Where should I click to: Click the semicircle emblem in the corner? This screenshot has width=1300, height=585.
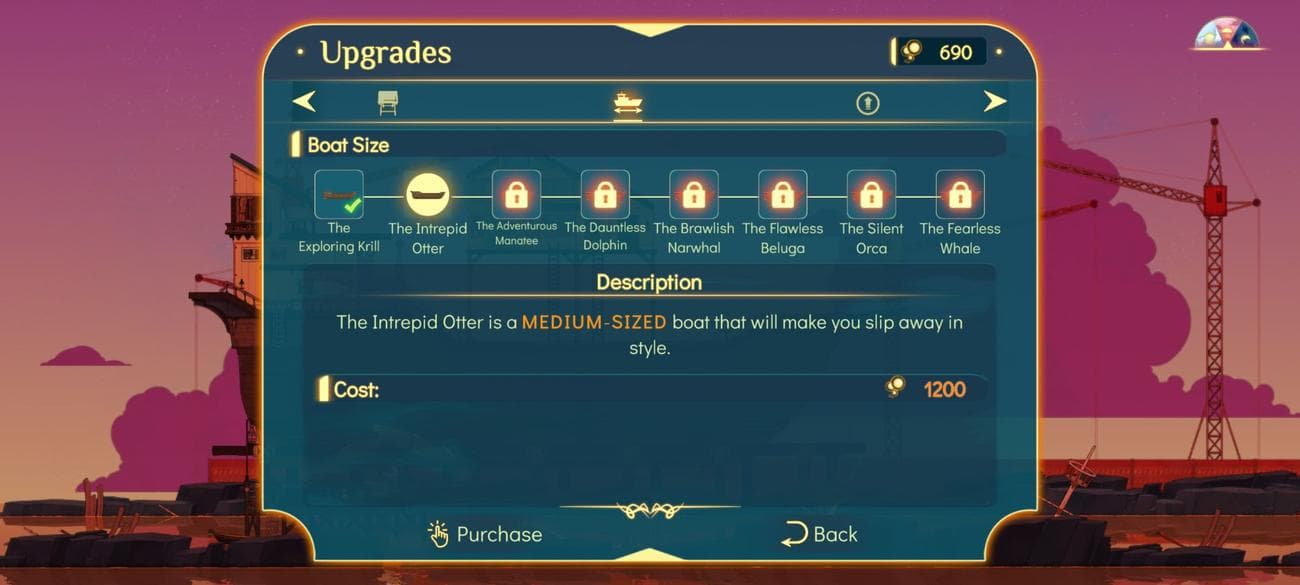[x=1227, y=35]
